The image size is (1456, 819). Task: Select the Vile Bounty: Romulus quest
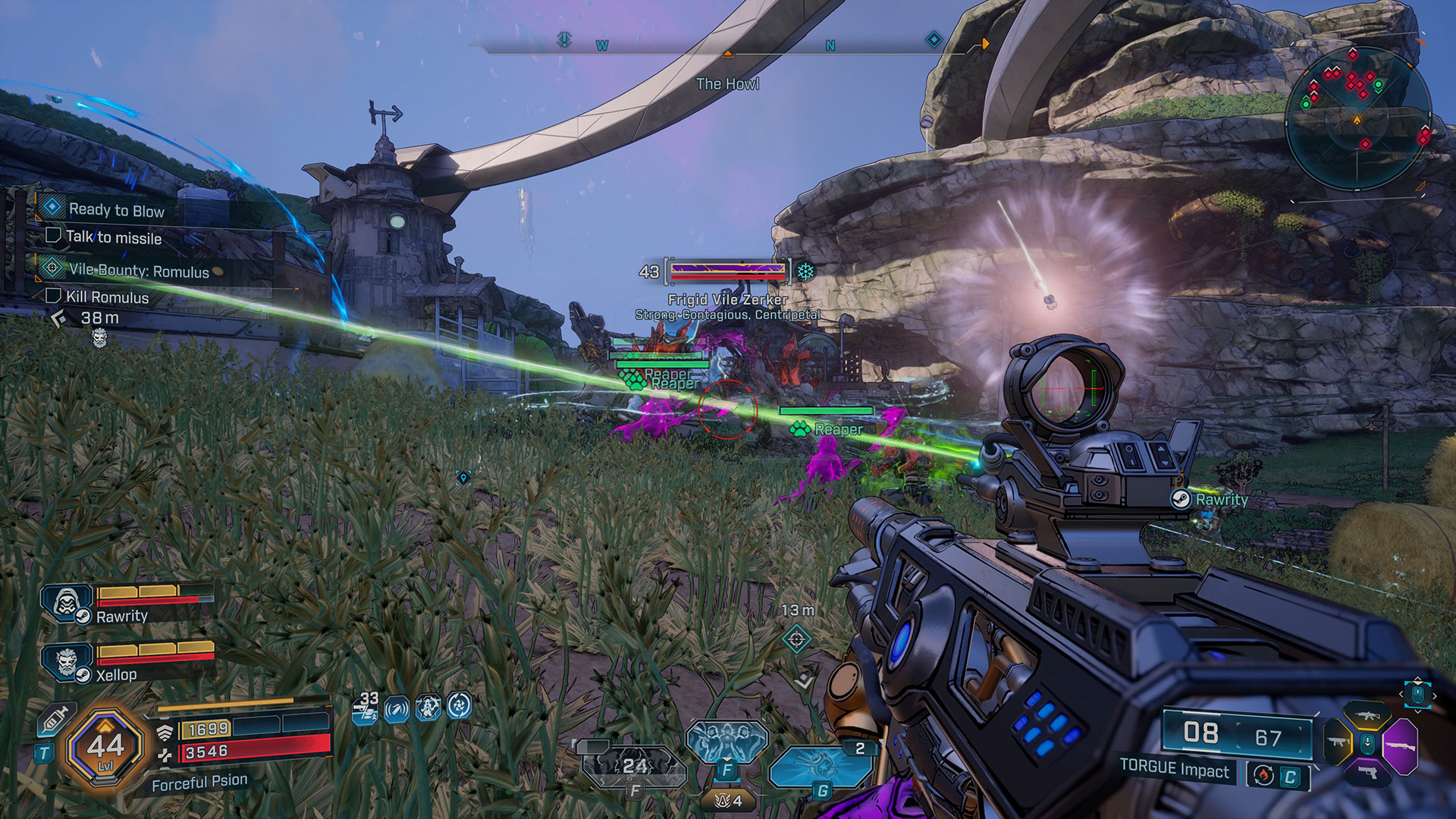(x=138, y=271)
